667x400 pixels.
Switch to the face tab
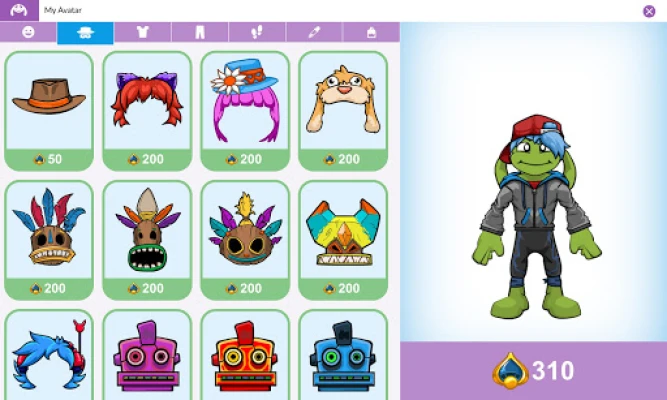pyautogui.click(x=28, y=32)
